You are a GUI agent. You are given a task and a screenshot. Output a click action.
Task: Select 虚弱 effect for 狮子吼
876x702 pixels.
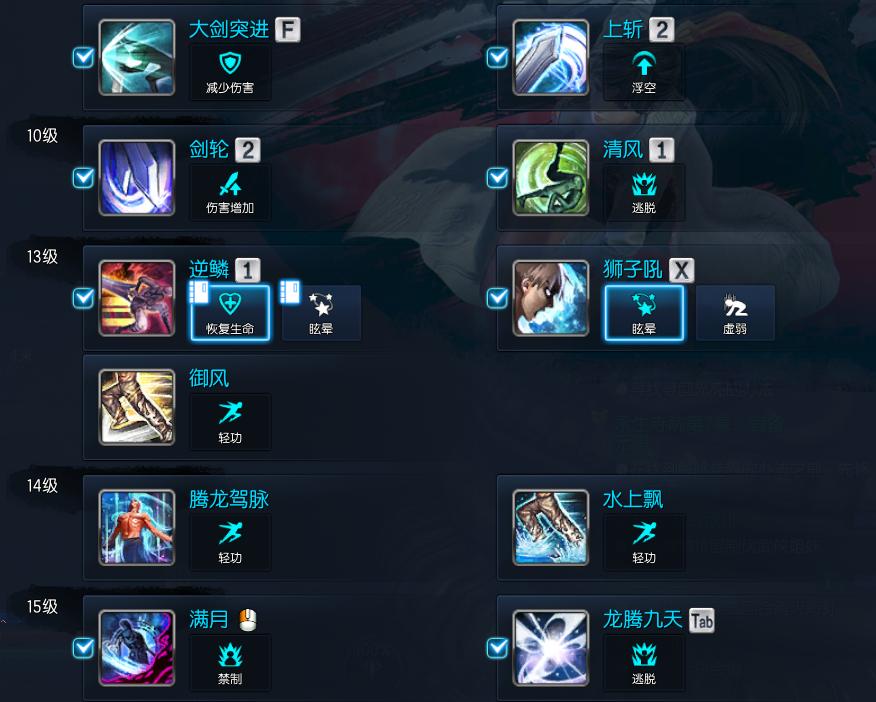735,312
